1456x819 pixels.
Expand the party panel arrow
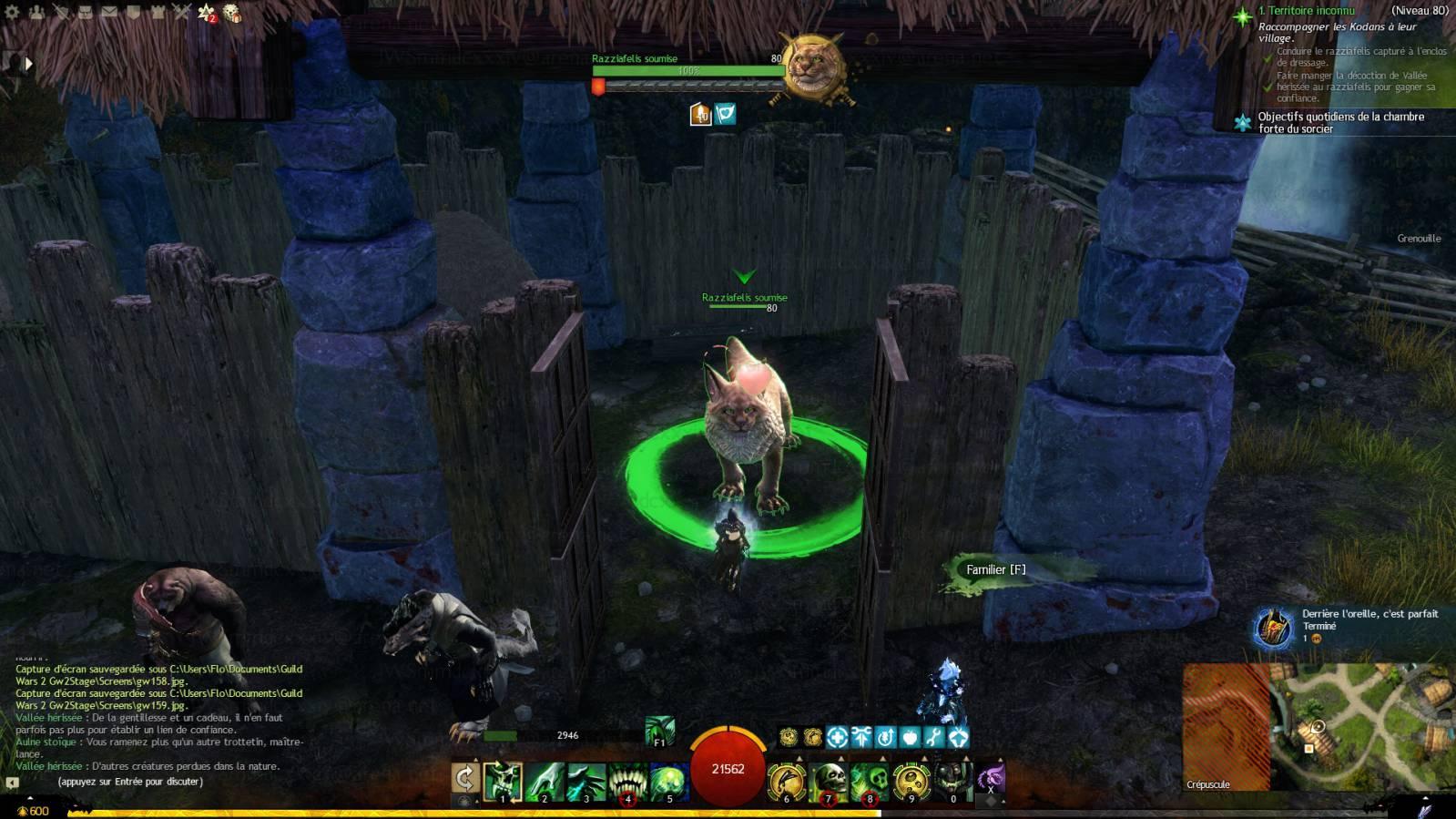[28, 64]
